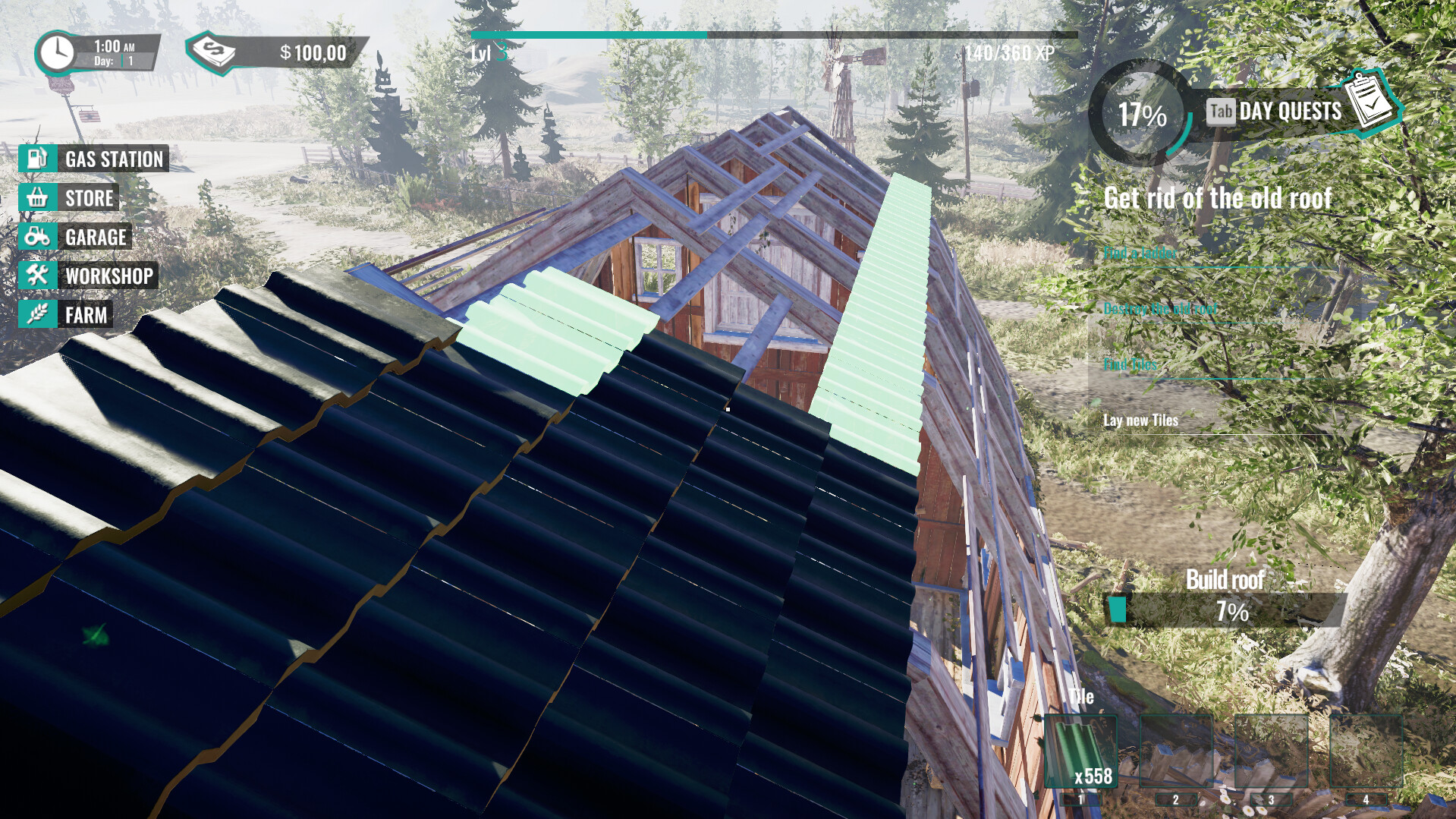This screenshot has width=1456, height=819.
Task: Expand the Find Tiles quest step
Action: pos(1131,364)
